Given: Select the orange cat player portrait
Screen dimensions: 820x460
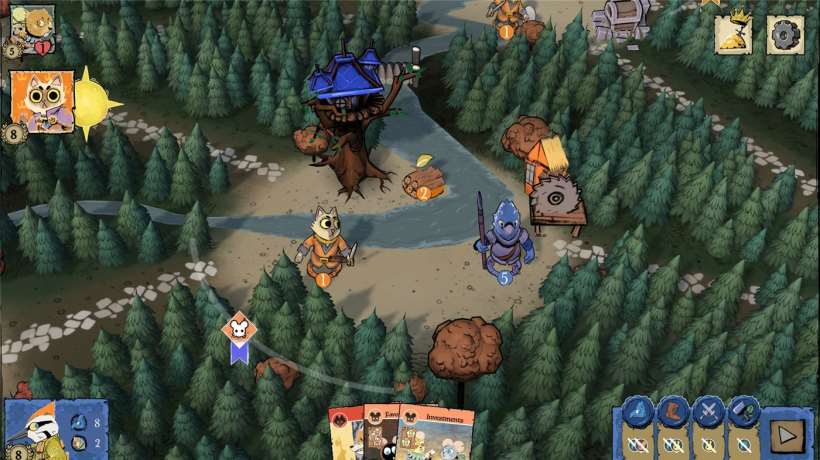Looking at the screenshot, I should click(42, 101).
